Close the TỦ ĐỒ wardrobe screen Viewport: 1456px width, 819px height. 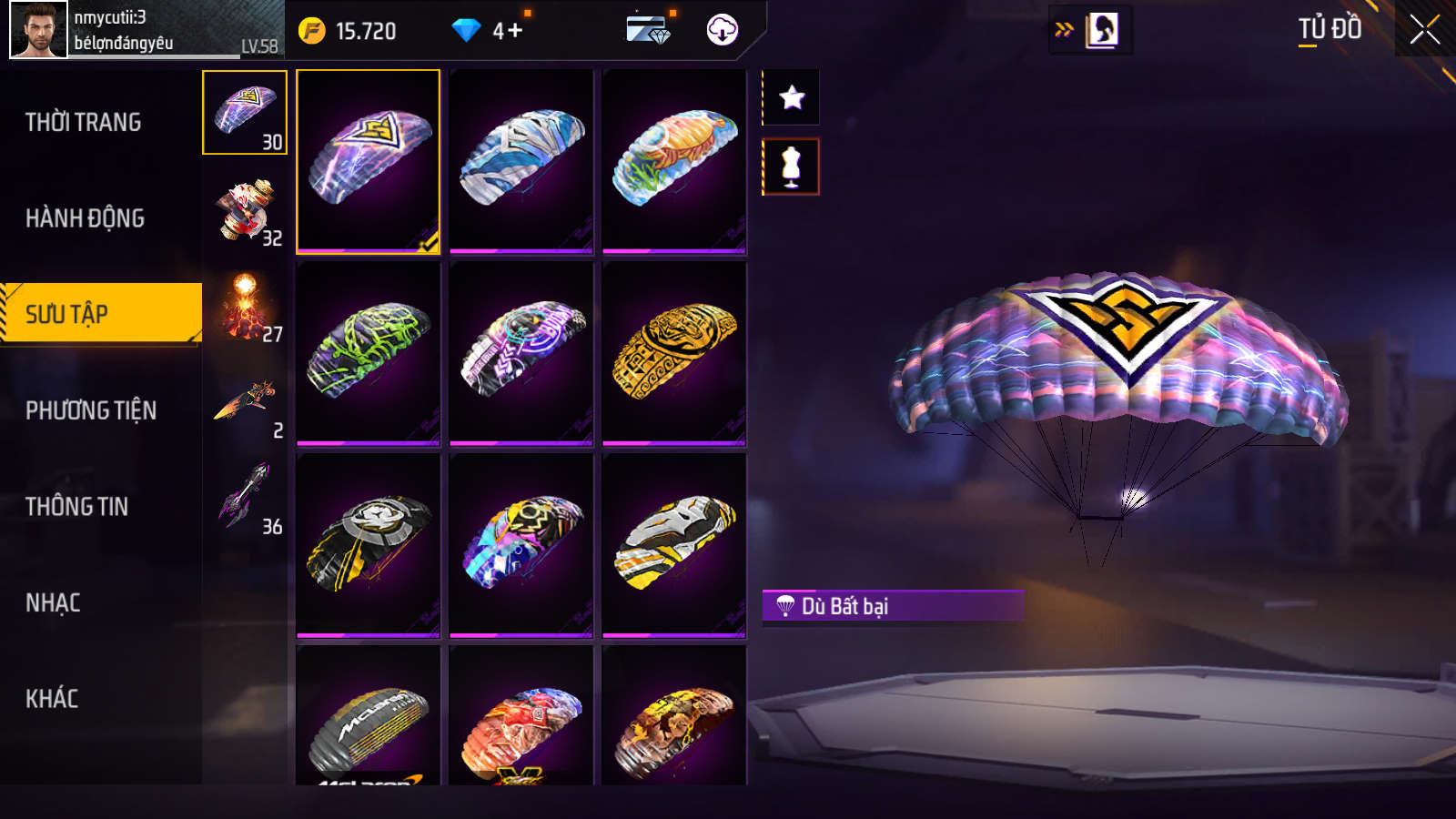point(1424,29)
